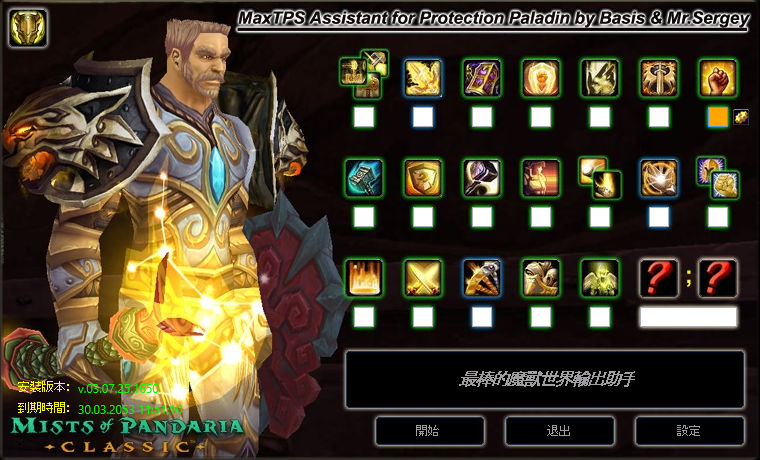Select the armored helmet head ability icon
Viewport: 760px width, 460px height.
click(540, 277)
